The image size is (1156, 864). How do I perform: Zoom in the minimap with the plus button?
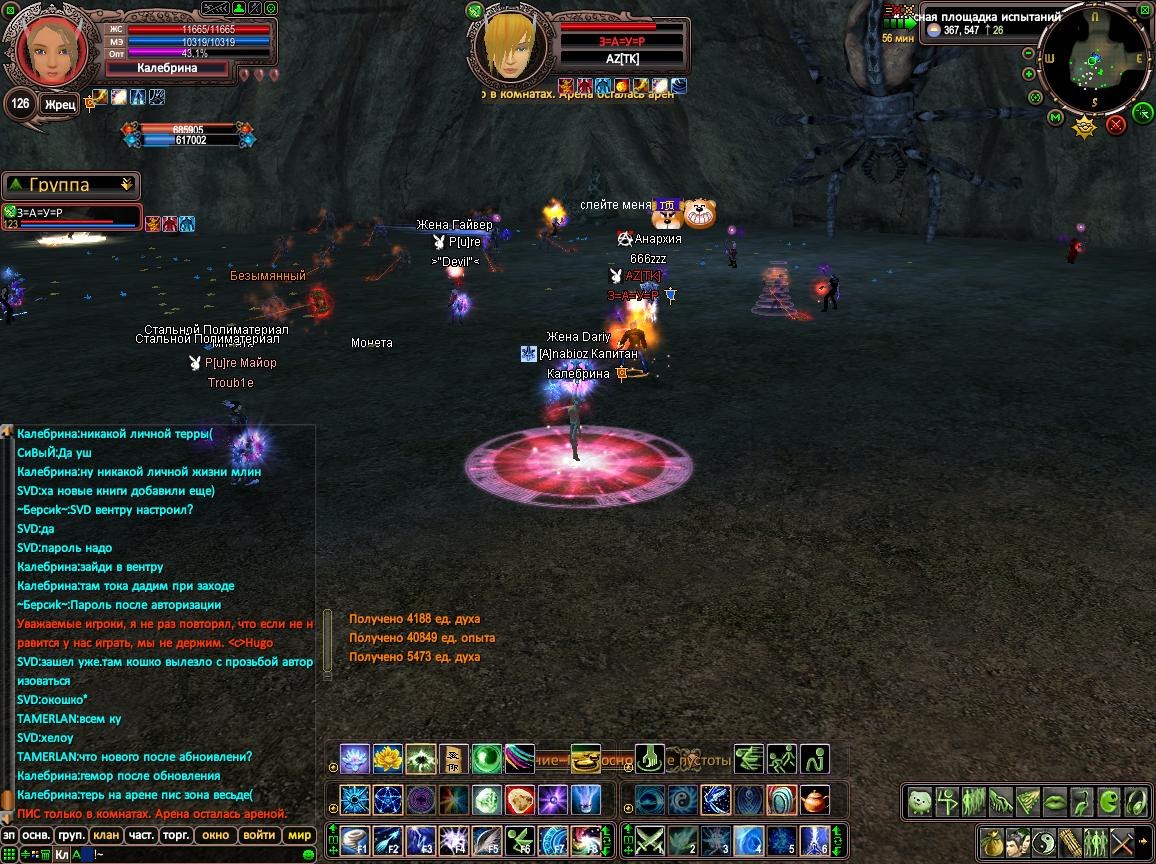[x=1029, y=74]
